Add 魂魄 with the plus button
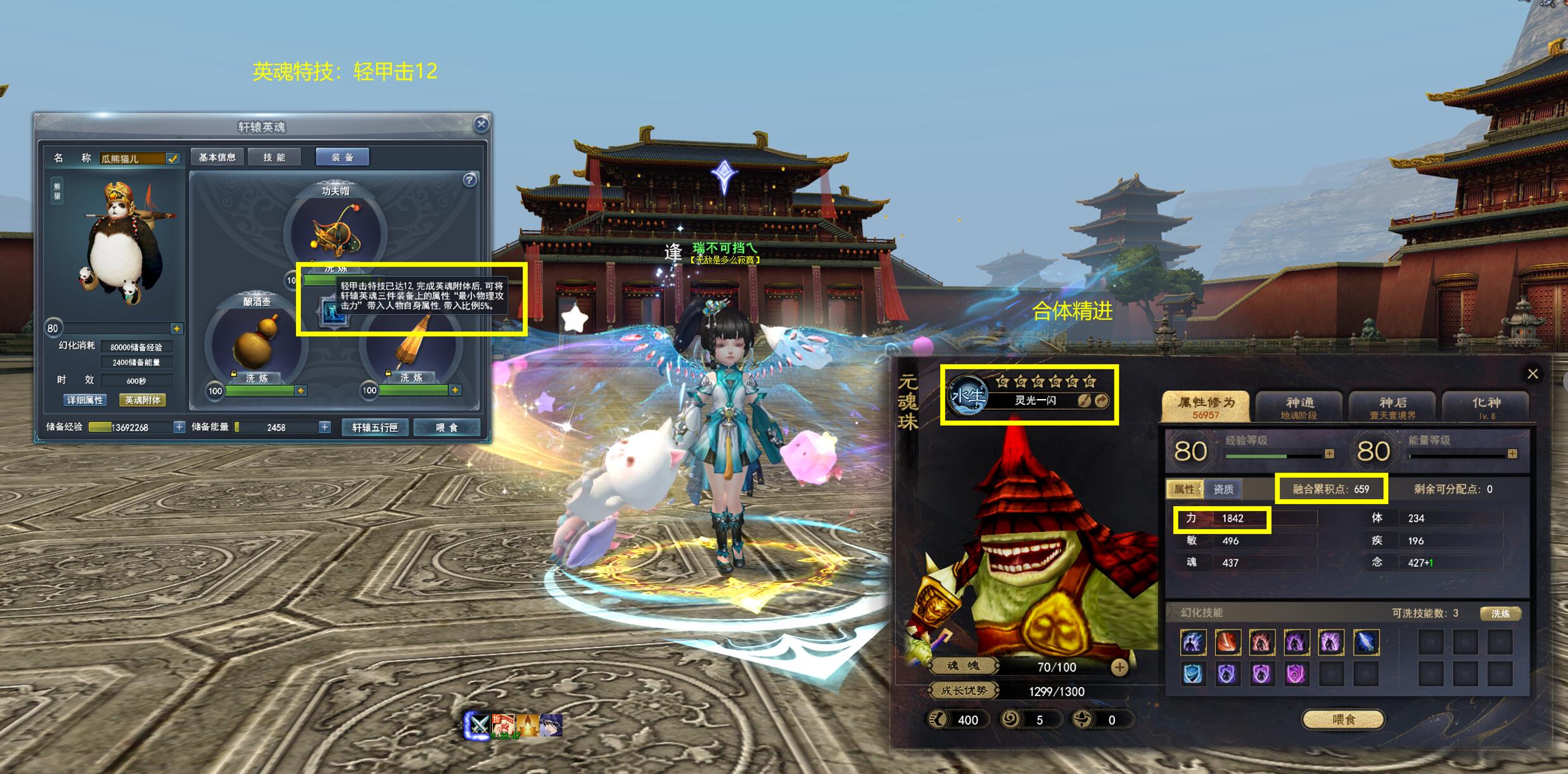 tap(1119, 667)
